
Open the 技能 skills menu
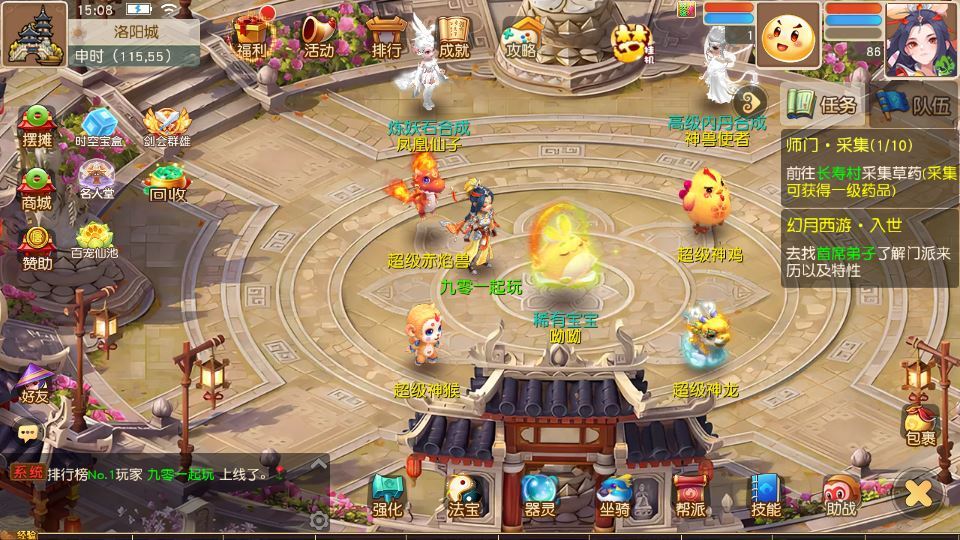click(766, 496)
